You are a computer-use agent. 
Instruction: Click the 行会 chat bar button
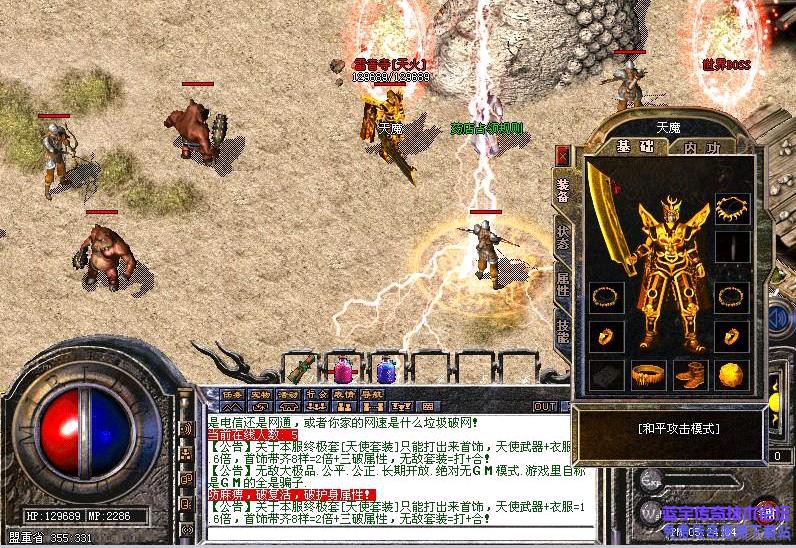click(x=316, y=394)
